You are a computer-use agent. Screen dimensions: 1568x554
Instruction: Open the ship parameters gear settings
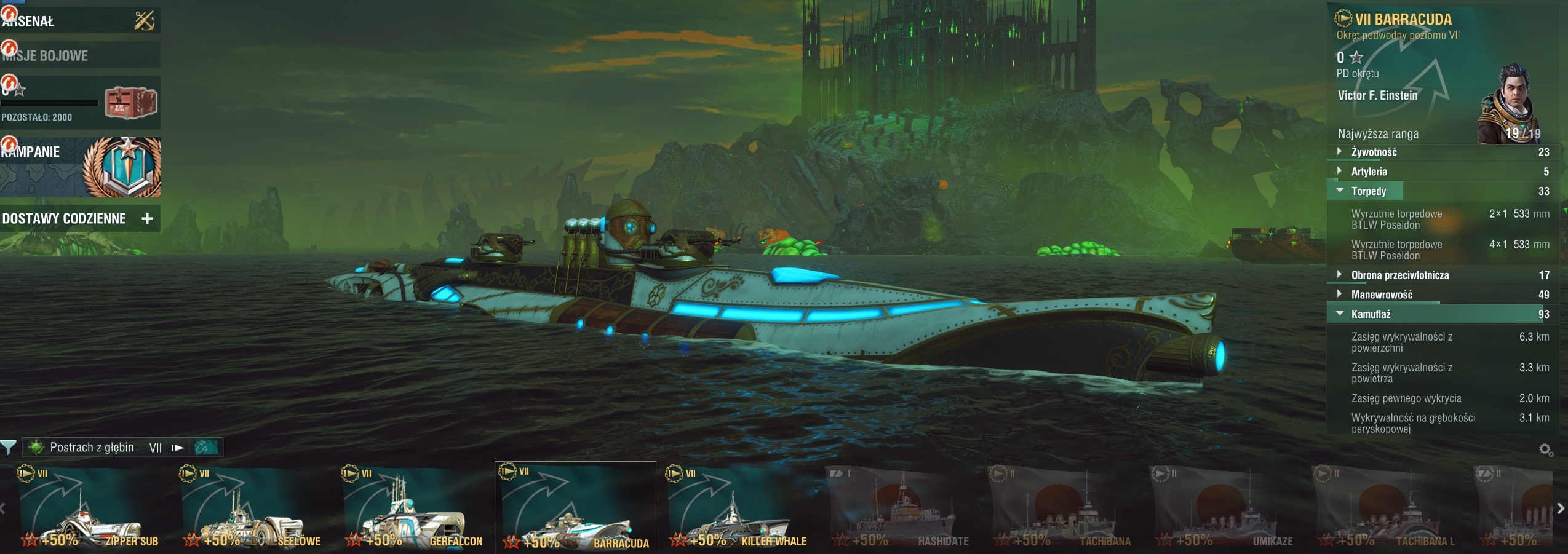click(x=1546, y=451)
